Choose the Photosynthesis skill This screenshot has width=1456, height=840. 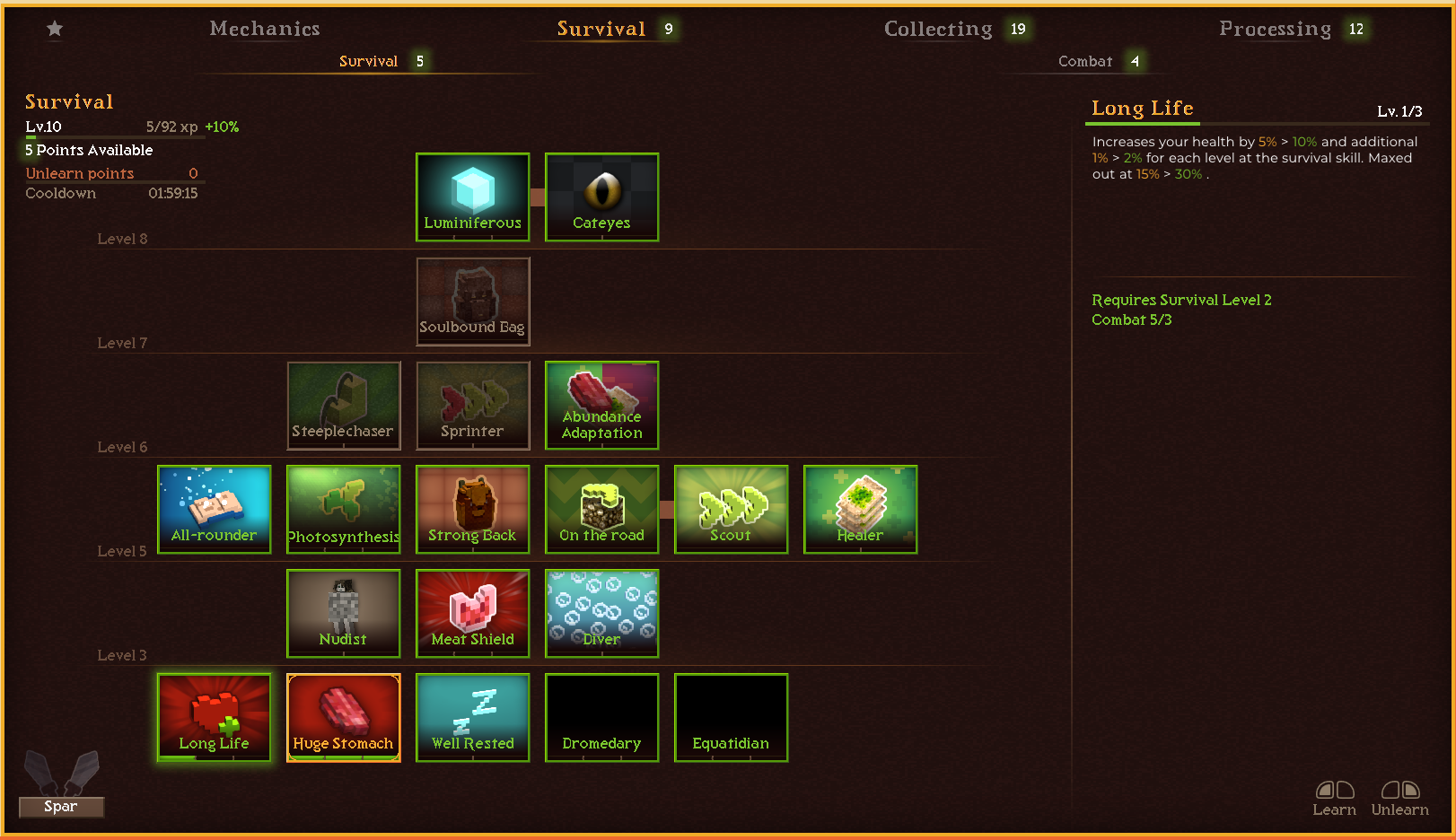[x=344, y=510]
